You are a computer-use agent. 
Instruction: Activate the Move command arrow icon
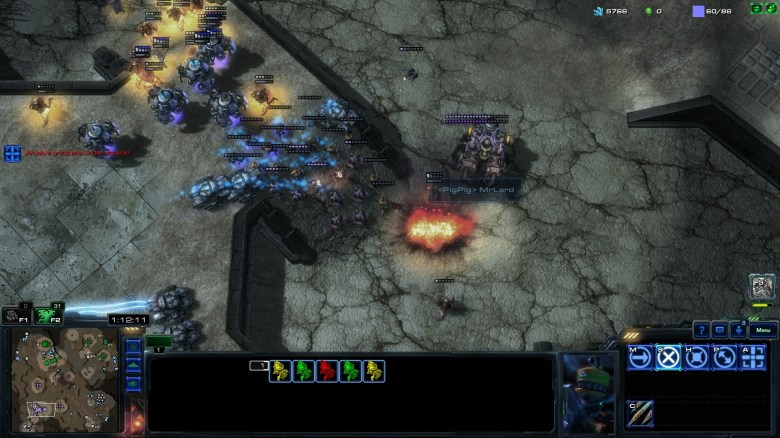[x=640, y=357]
